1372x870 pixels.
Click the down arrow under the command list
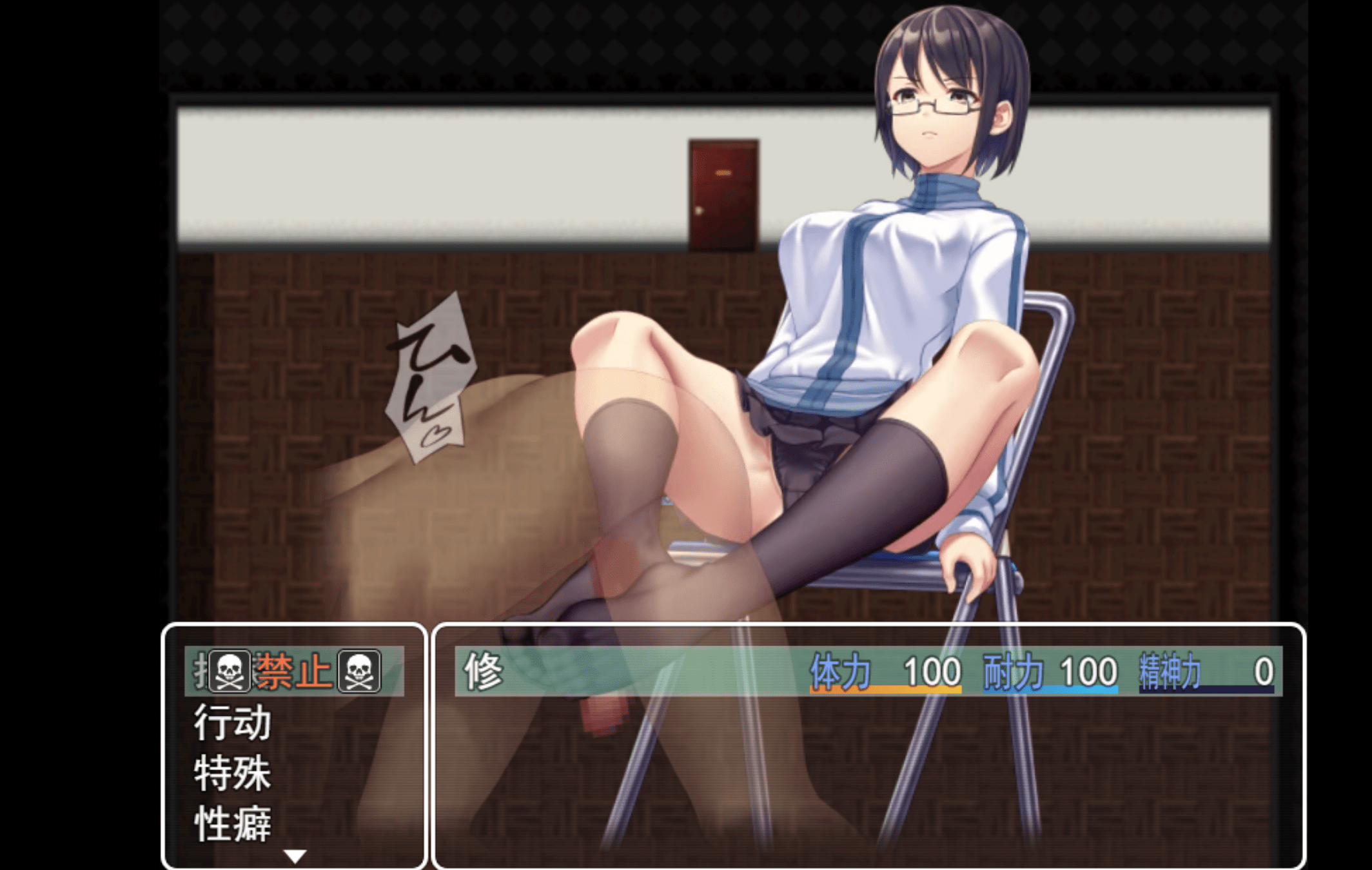295,856
